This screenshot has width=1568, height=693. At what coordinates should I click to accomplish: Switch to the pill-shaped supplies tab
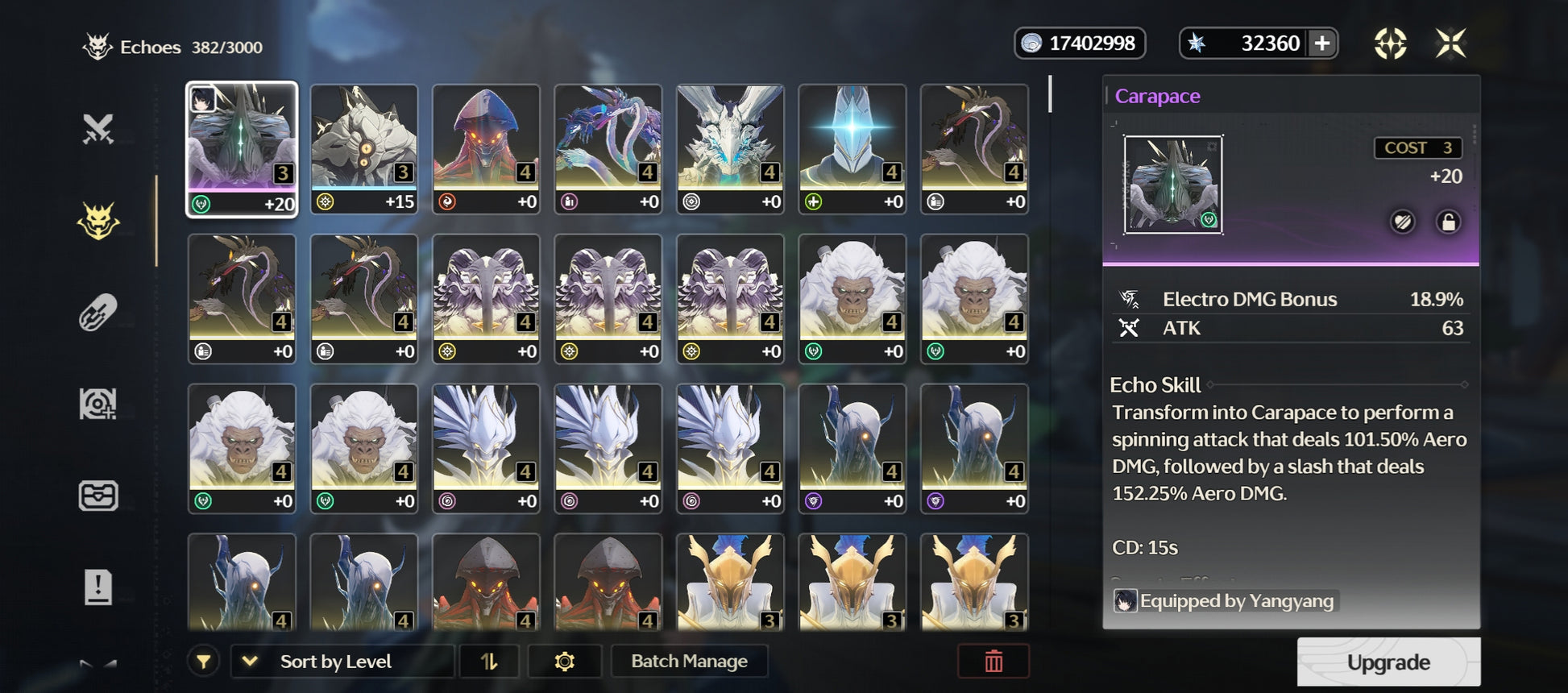[x=98, y=313]
